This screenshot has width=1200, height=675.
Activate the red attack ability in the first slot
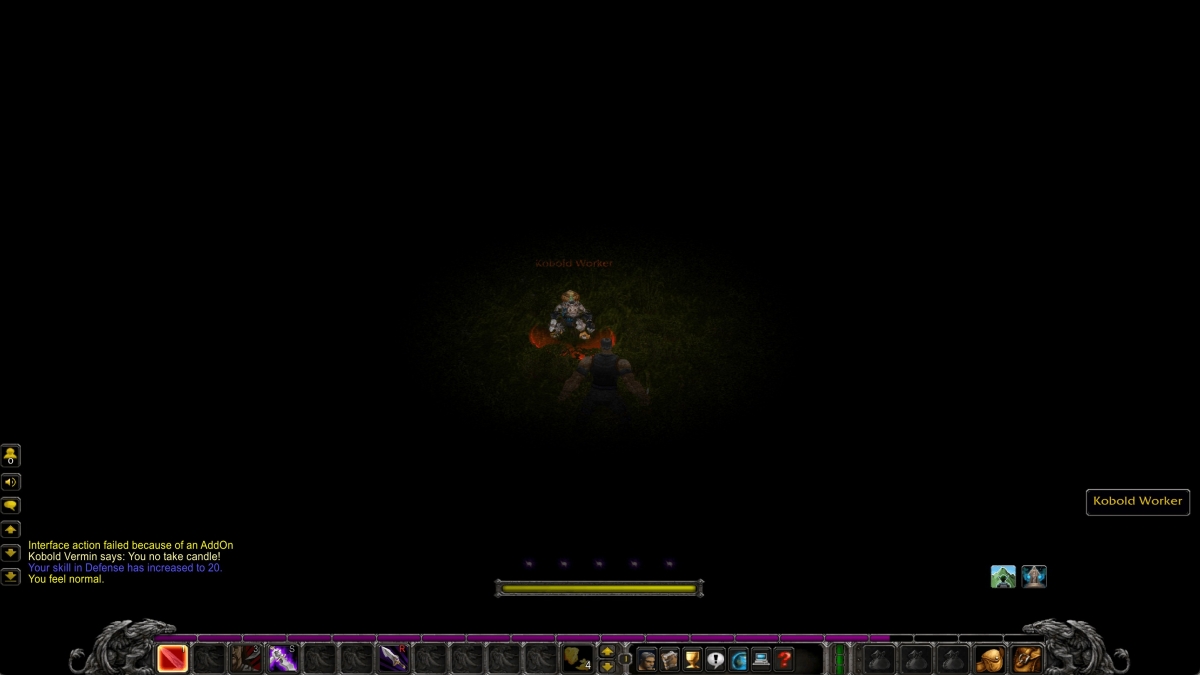point(173,658)
